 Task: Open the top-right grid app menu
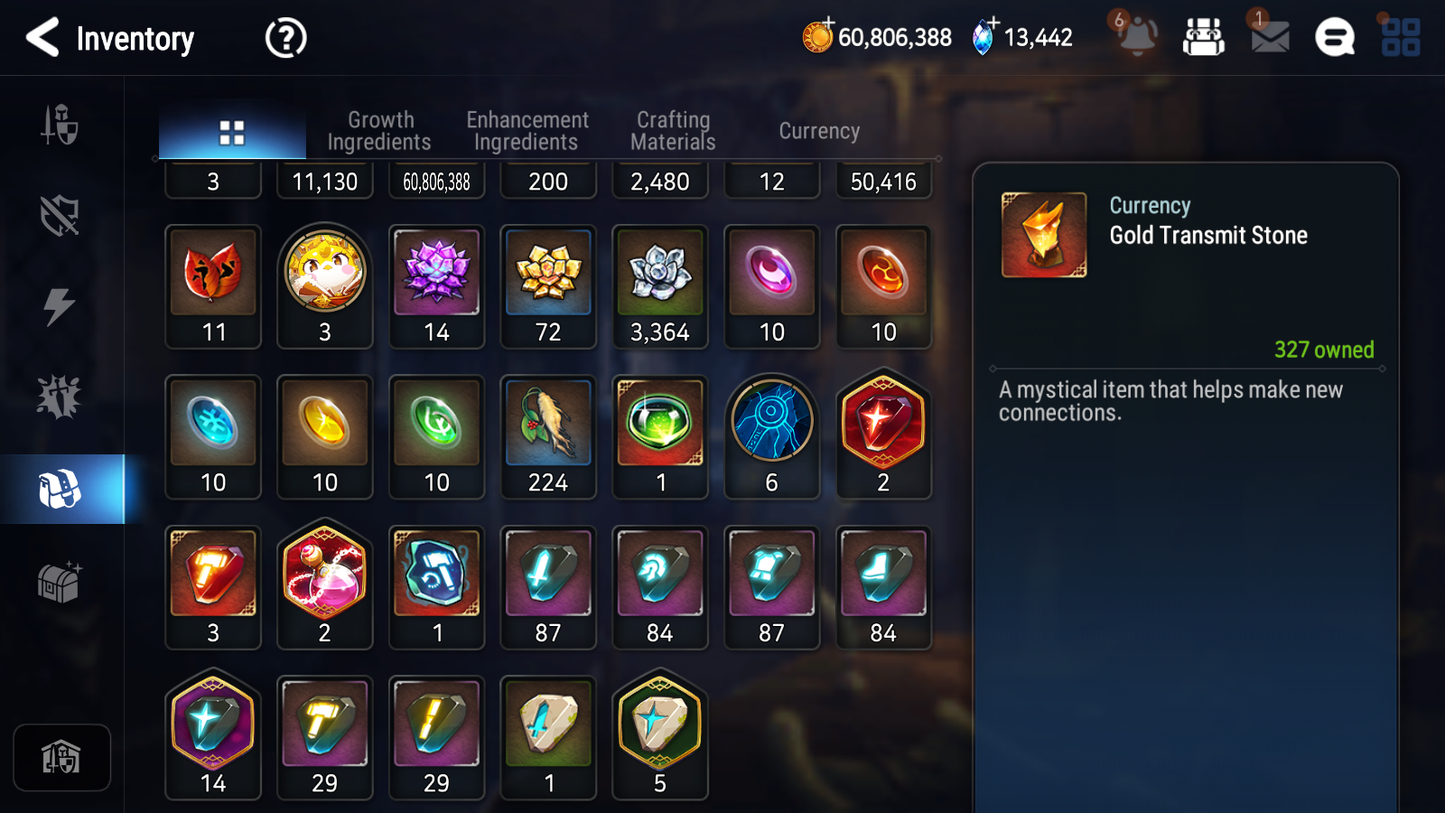[1399, 37]
